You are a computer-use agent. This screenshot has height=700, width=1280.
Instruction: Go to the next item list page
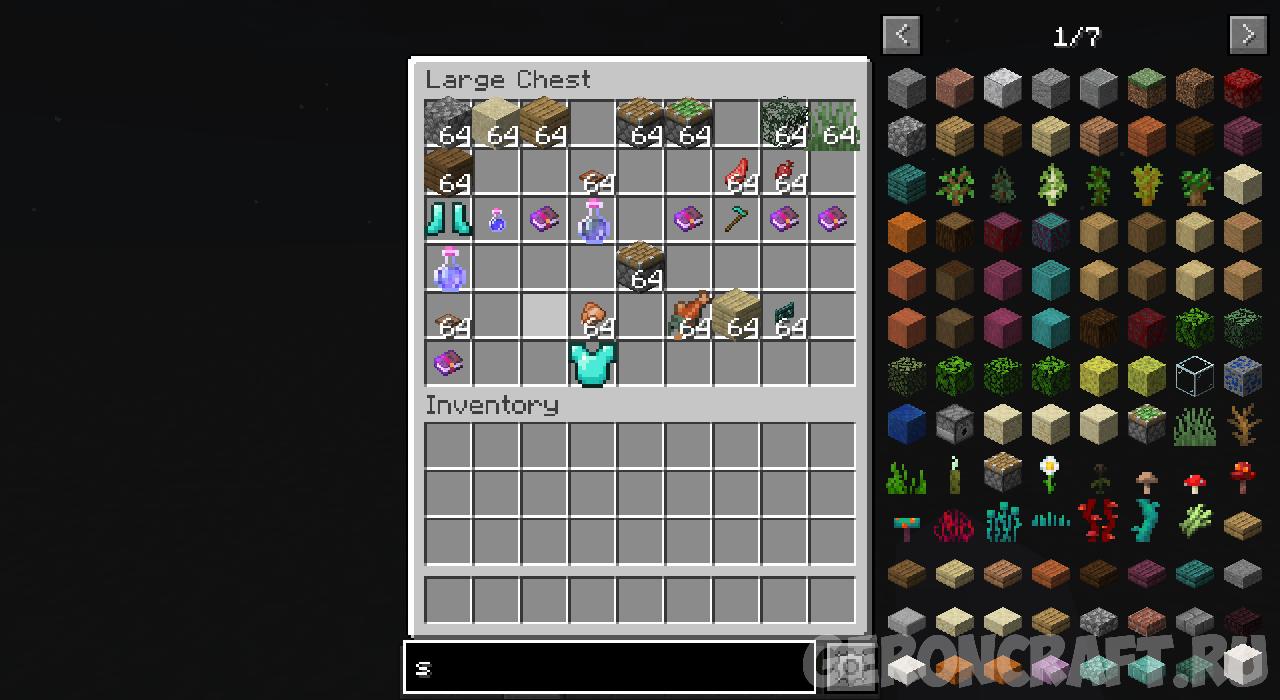1247,35
